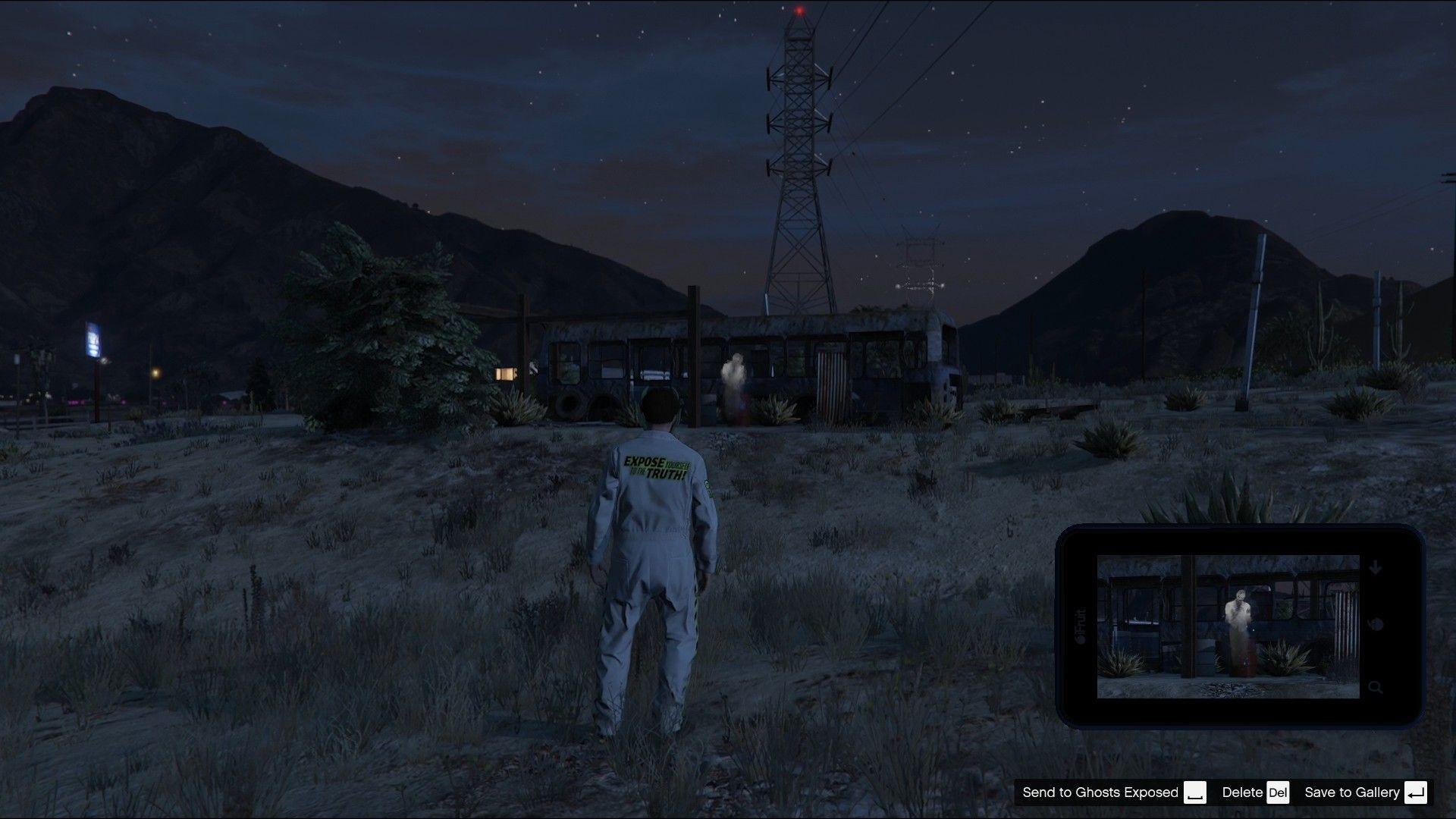
Task: Click the exit camera down-arrow icon on phone
Action: coord(1375,567)
